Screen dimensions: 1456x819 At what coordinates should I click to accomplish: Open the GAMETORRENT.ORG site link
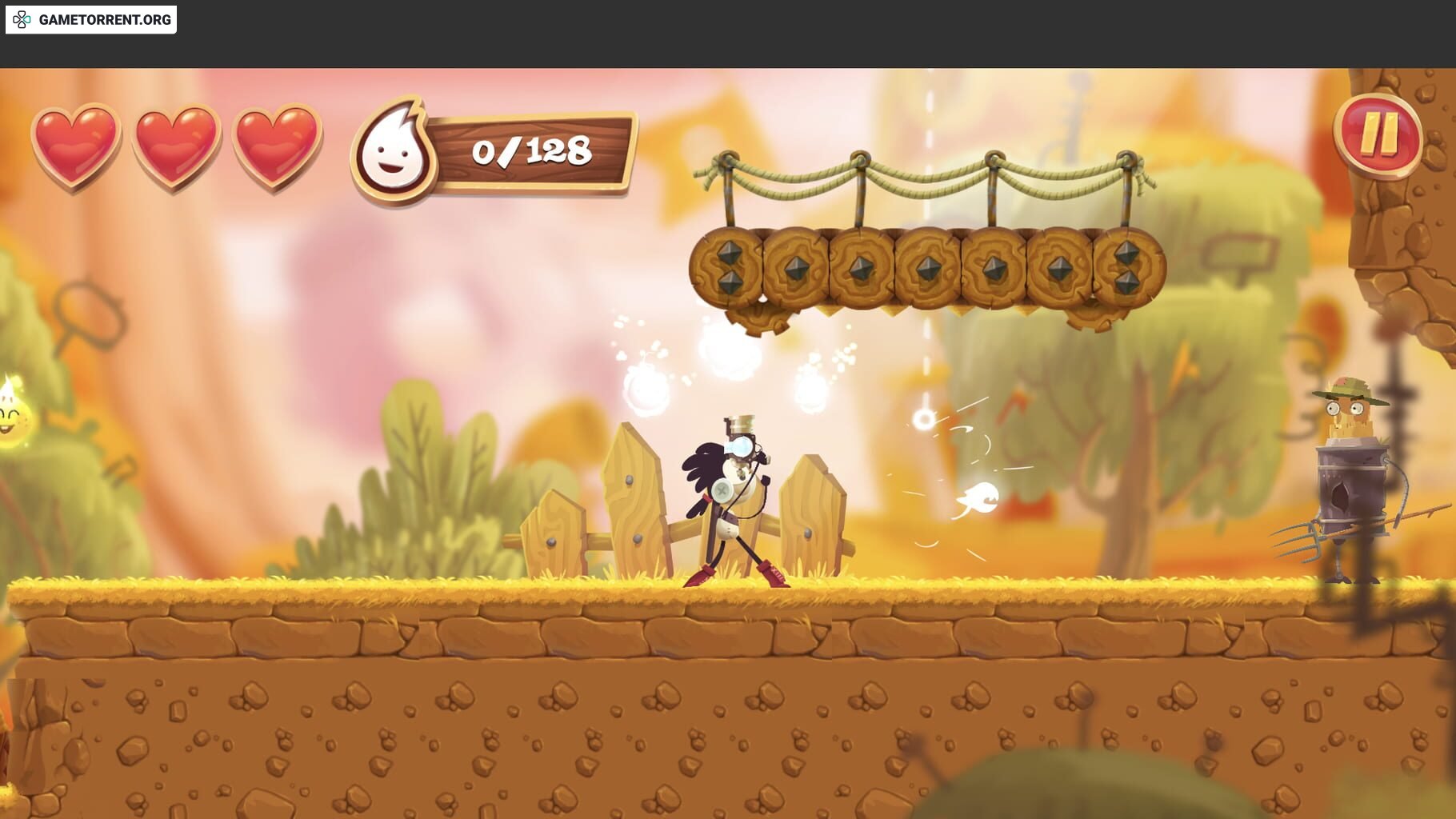pyautogui.click(x=91, y=19)
